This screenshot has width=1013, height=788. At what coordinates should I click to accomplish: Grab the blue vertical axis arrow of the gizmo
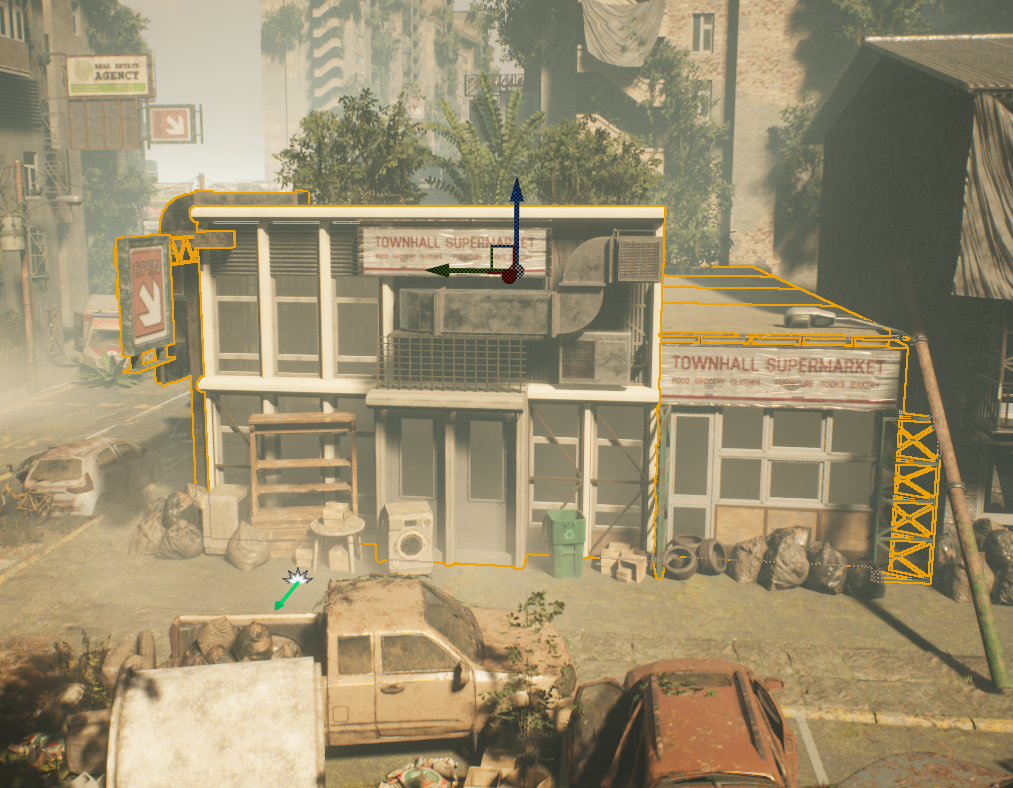pos(516,205)
